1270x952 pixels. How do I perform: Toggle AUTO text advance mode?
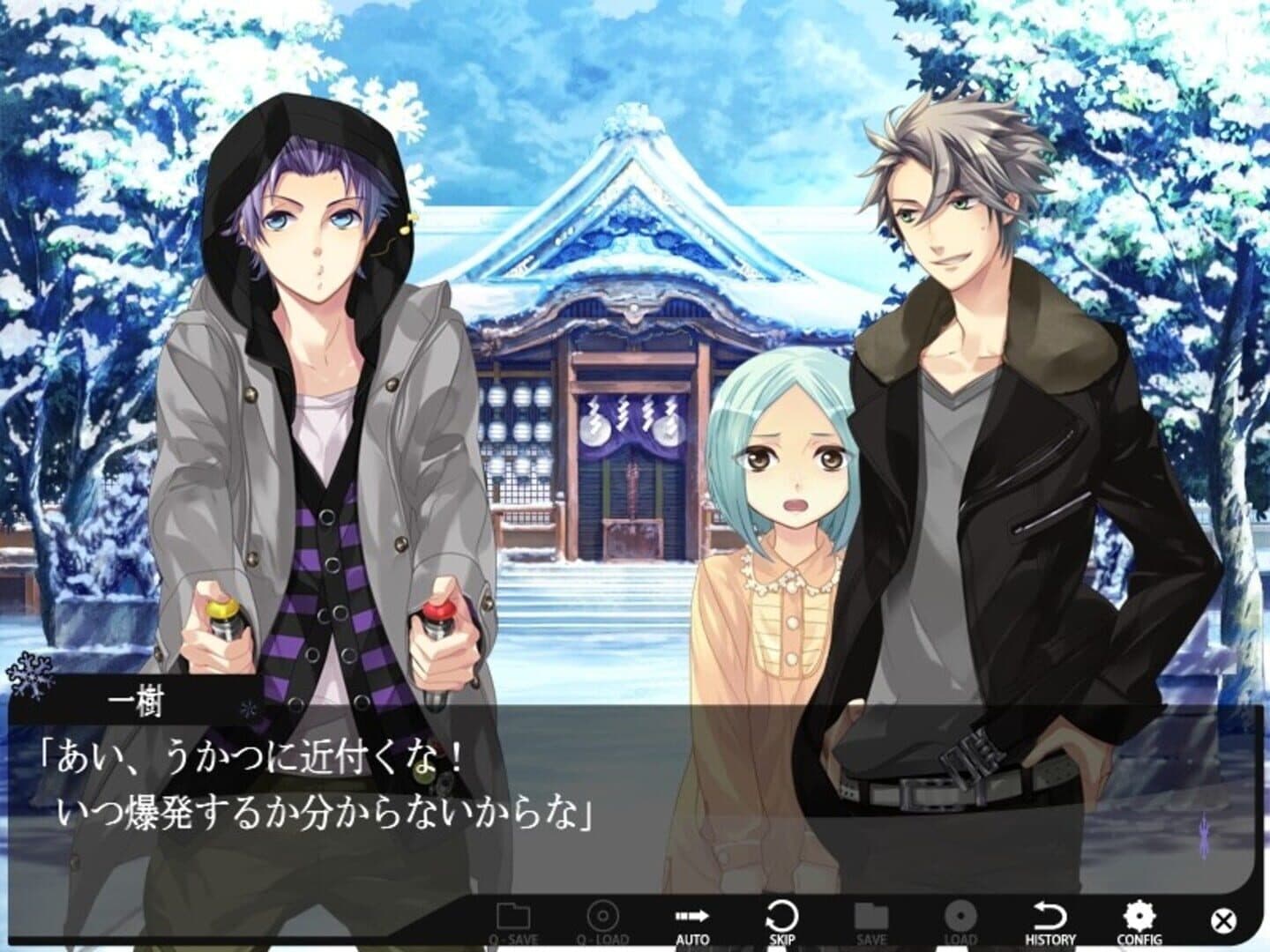click(x=692, y=922)
